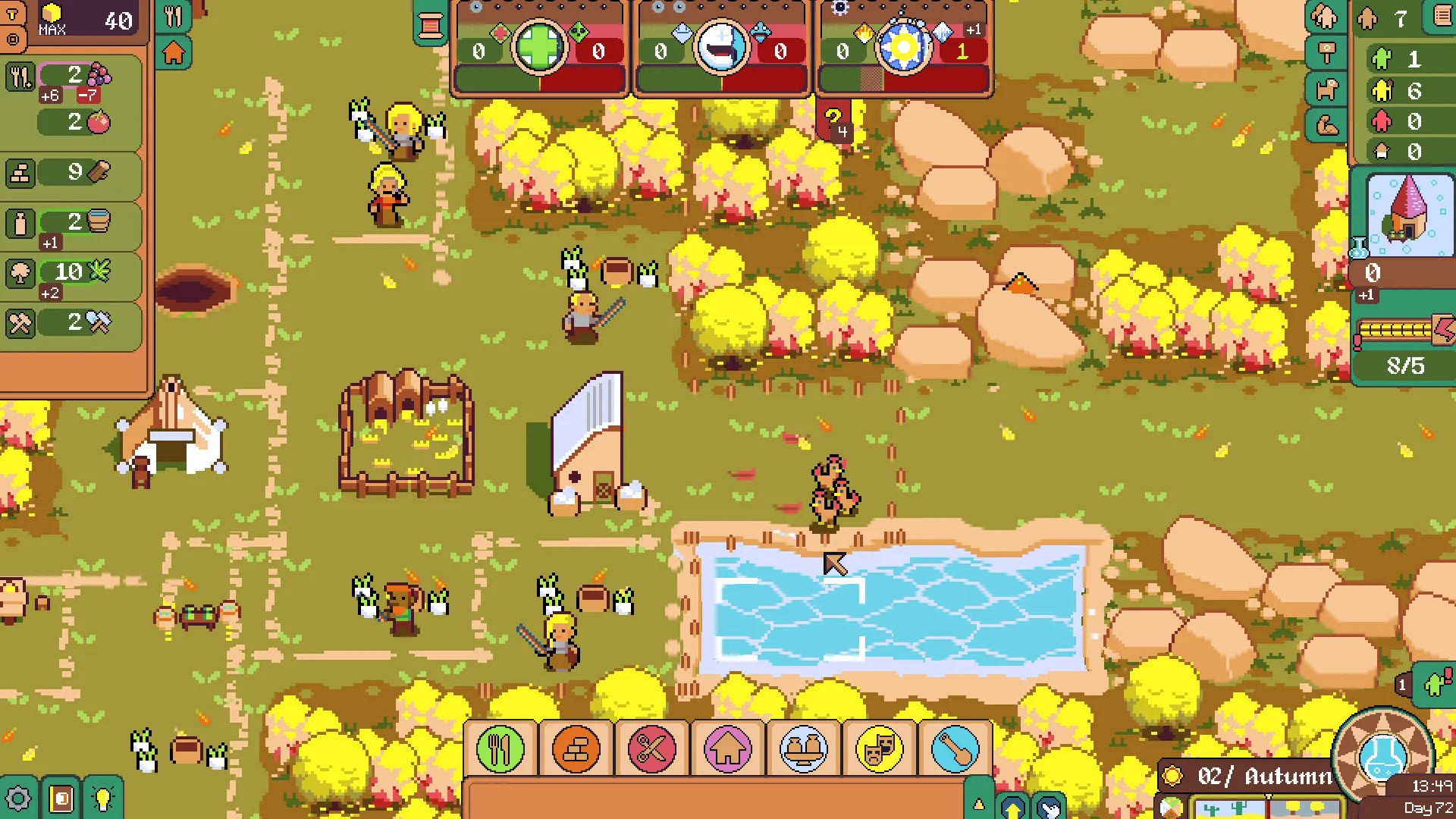Click the green health progress bar top center
This screenshot has width=1456, height=819.
(500, 78)
